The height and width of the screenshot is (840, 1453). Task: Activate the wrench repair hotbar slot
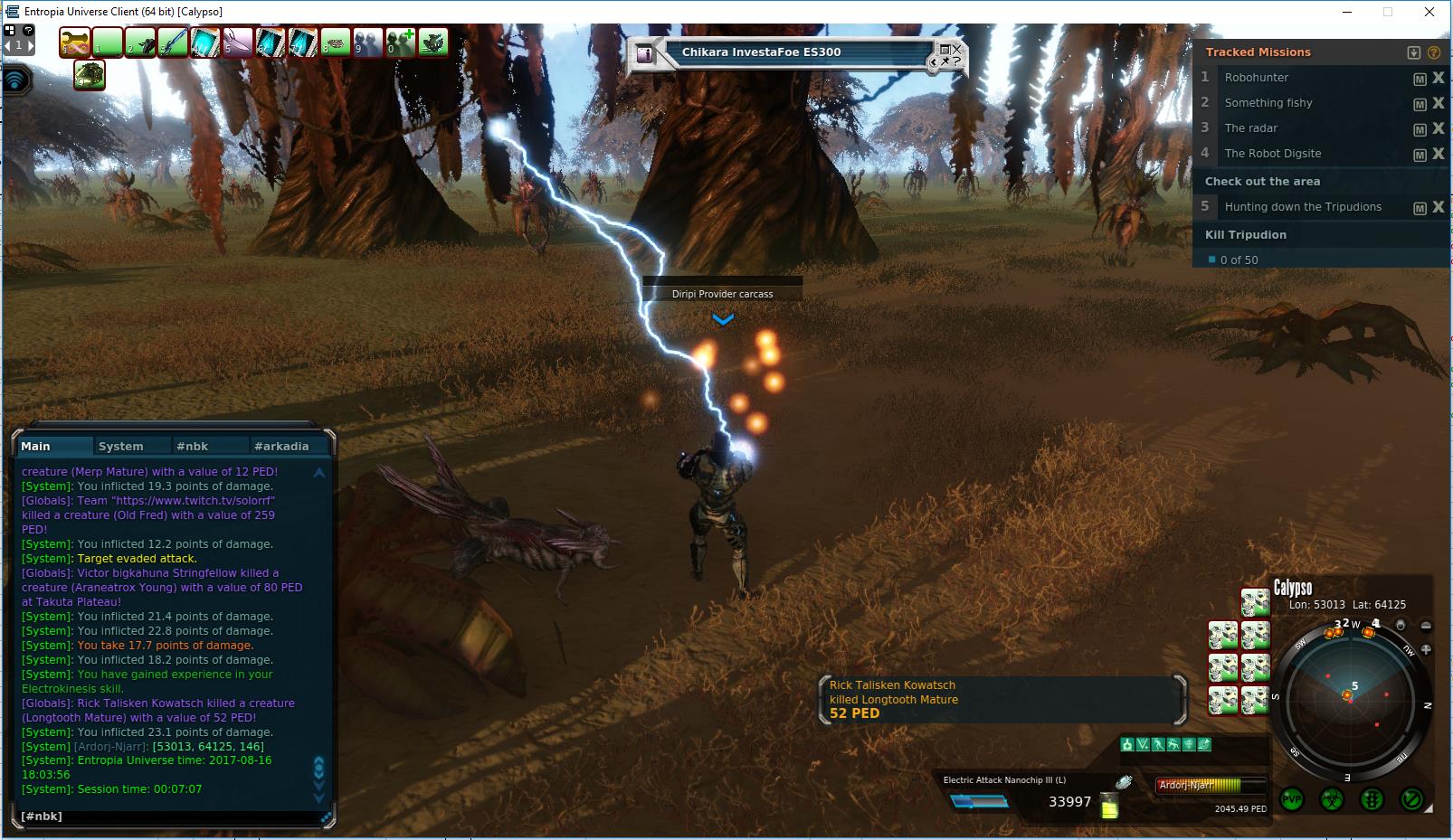[75, 42]
